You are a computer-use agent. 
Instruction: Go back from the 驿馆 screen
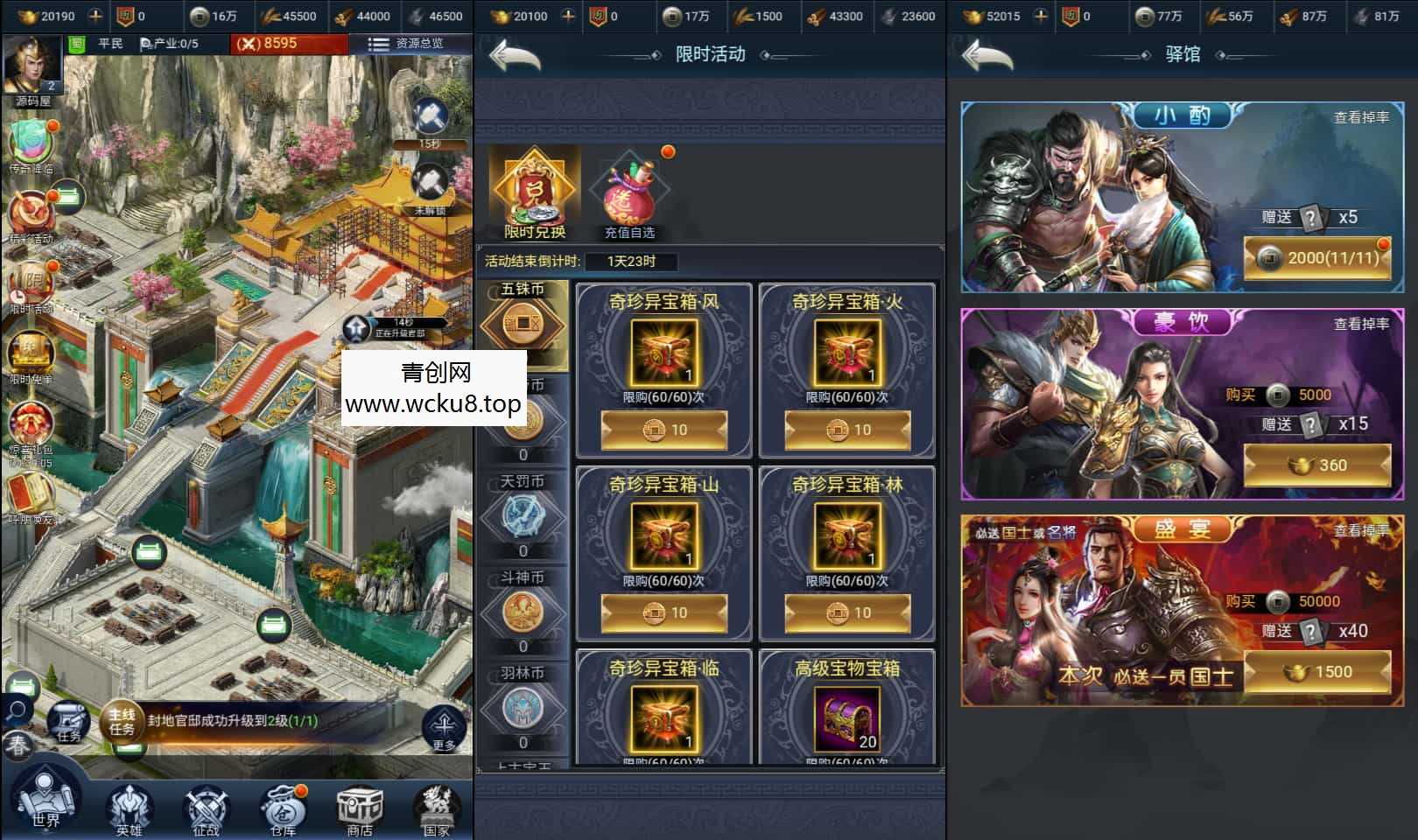click(x=987, y=56)
